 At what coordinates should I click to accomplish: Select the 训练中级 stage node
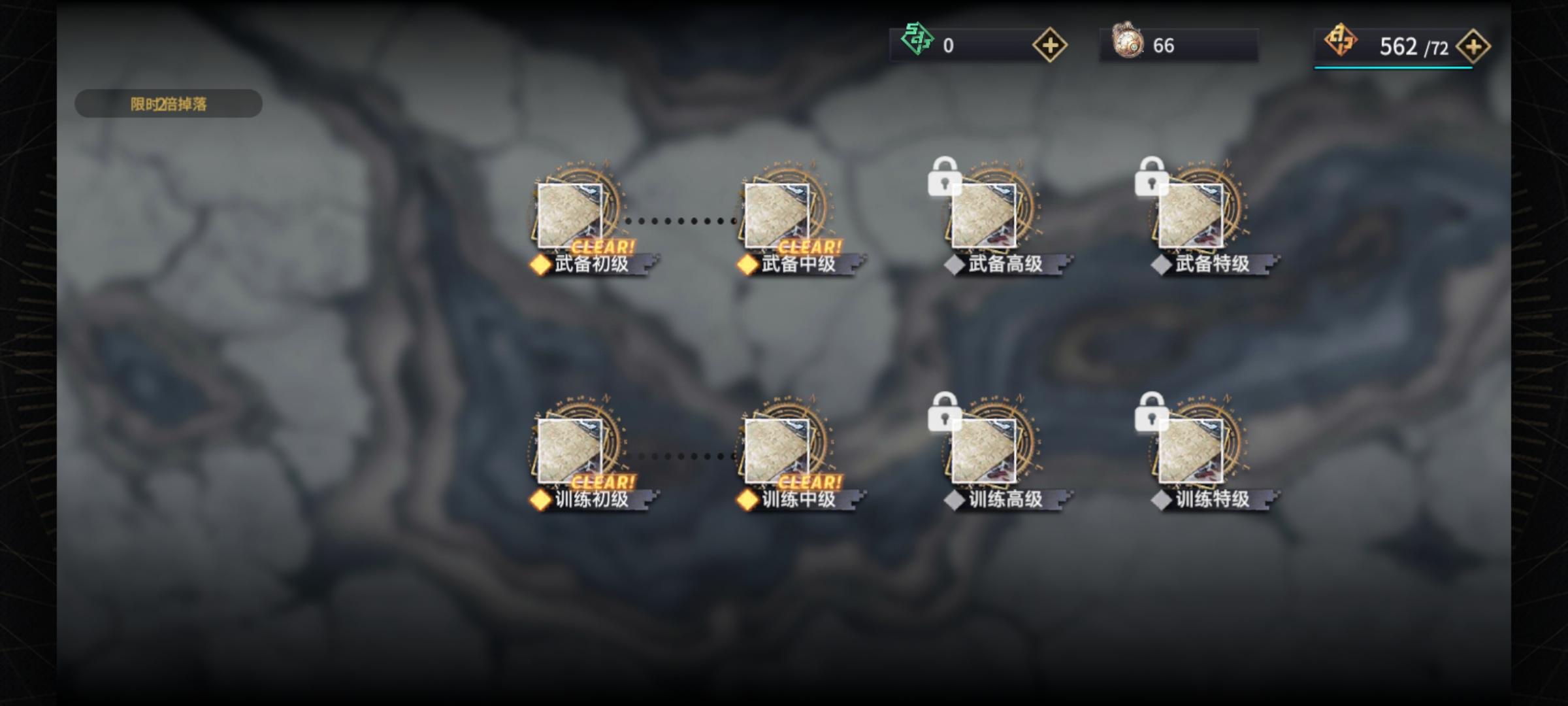pos(777,451)
